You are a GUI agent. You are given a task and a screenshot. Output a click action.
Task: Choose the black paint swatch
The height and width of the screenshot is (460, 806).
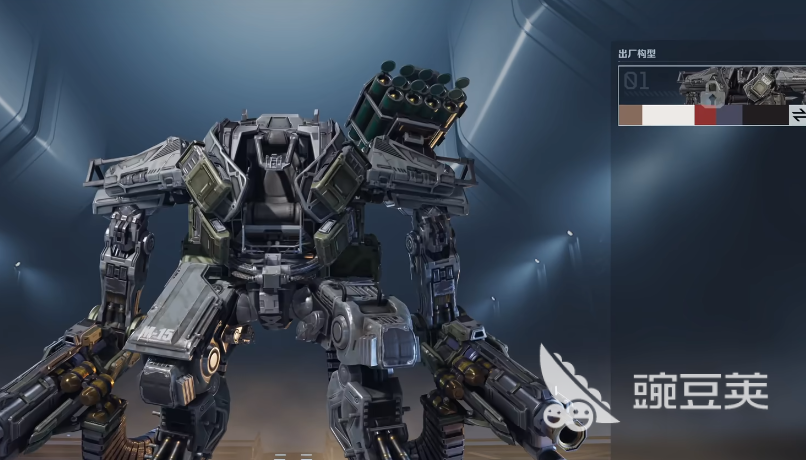[x=765, y=116]
